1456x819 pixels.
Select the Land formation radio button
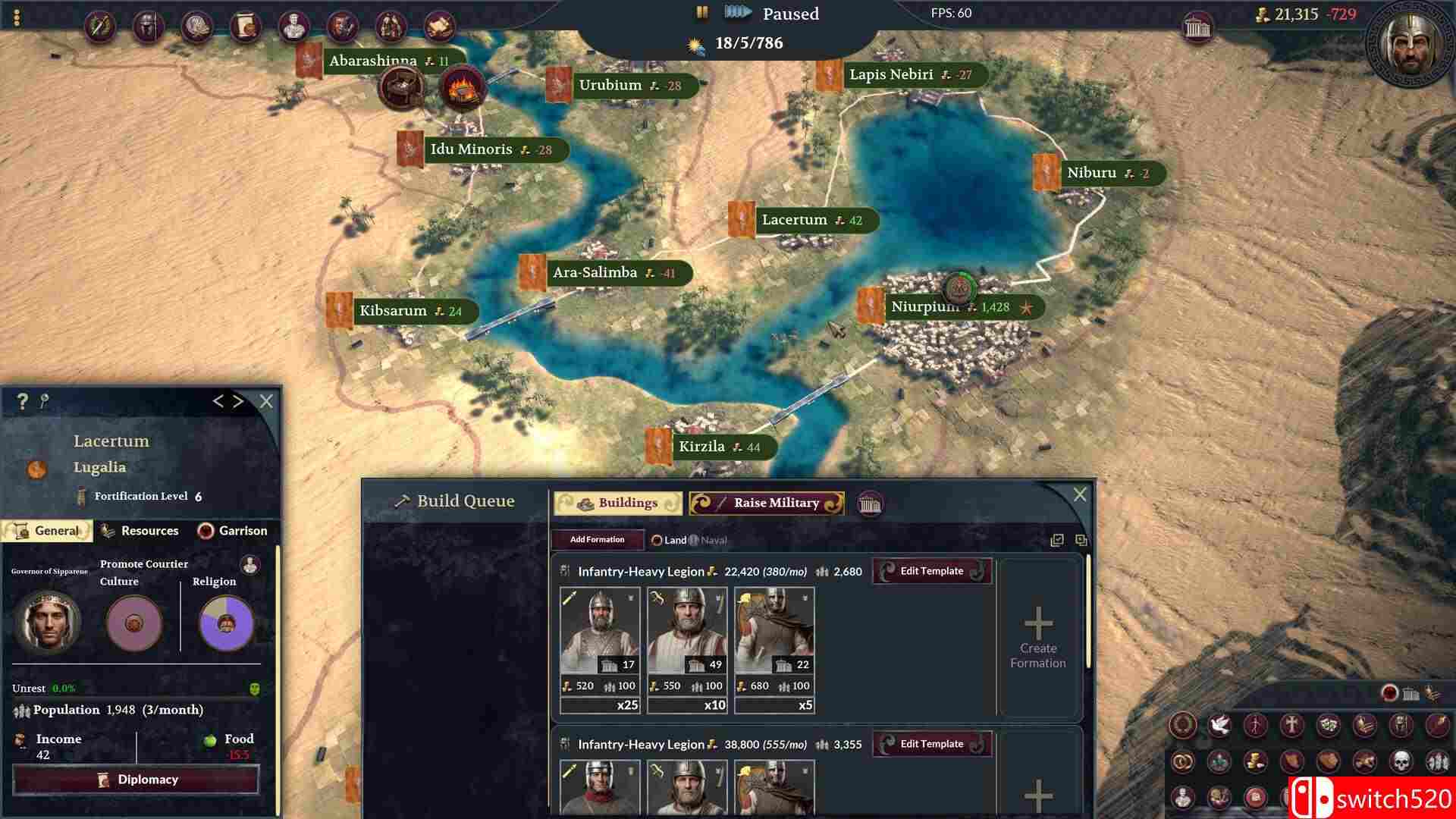coord(655,540)
